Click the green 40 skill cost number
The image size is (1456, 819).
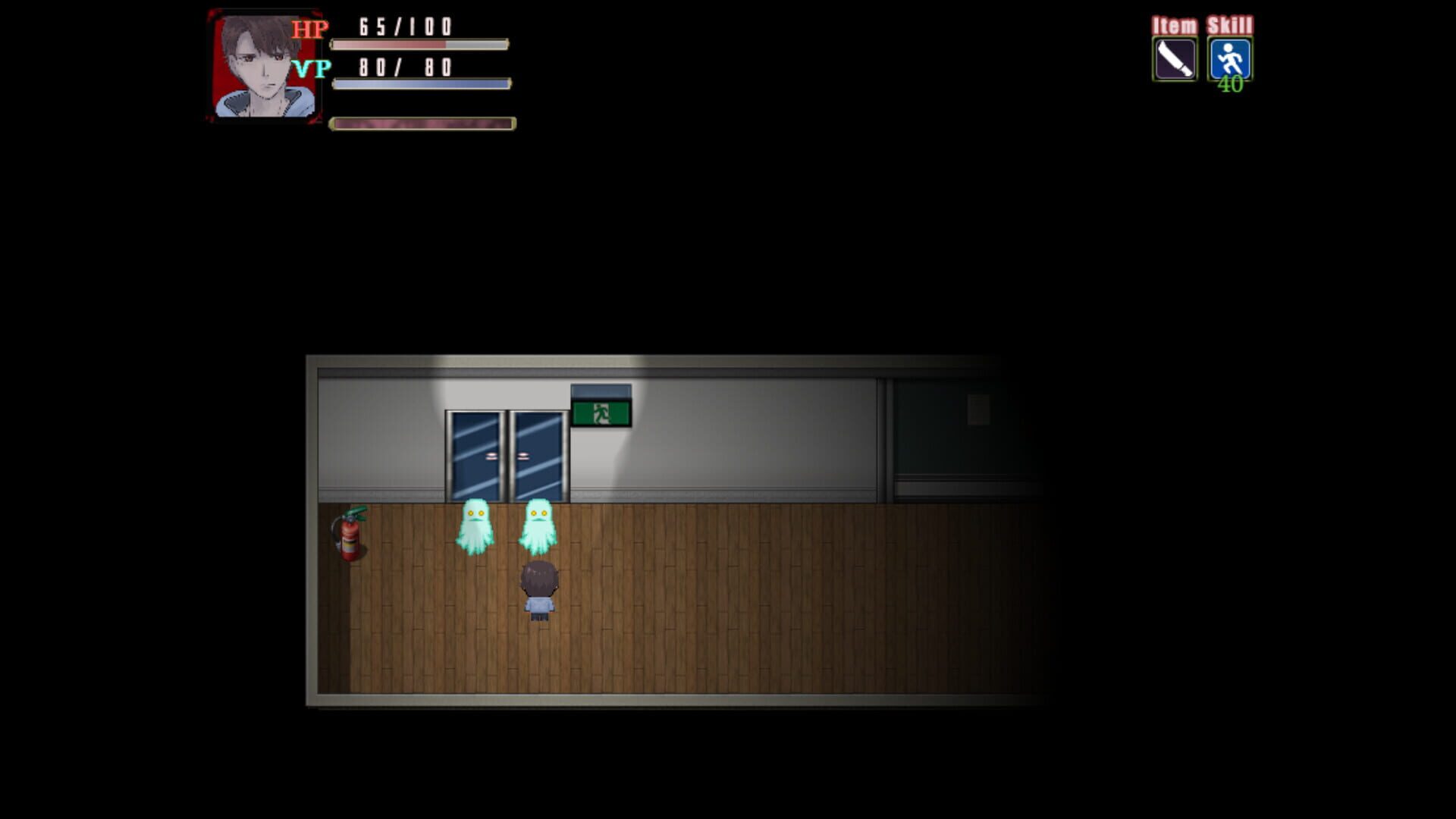tap(1232, 86)
